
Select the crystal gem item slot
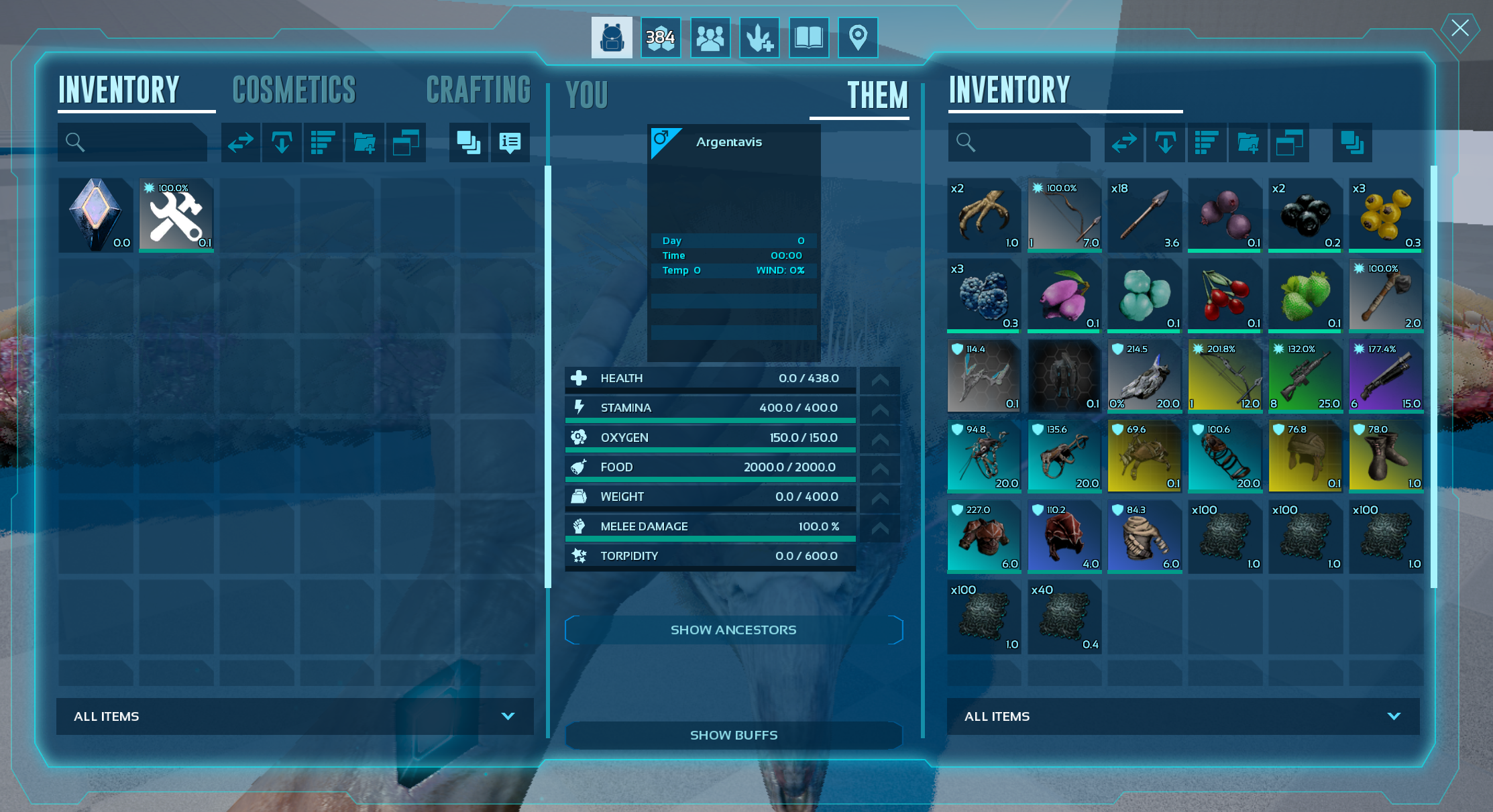coord(96,215)
